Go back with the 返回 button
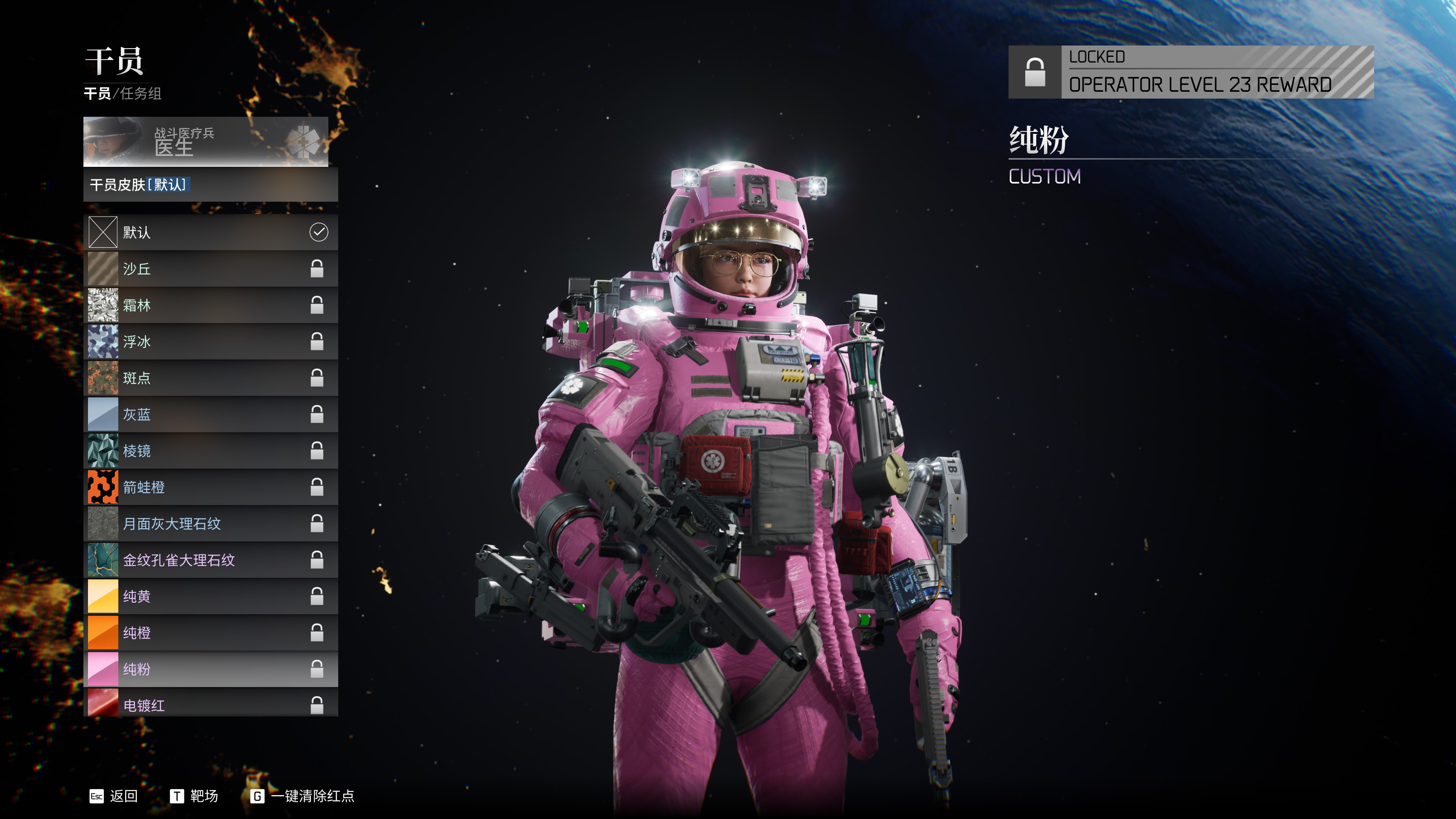Image resolution: width=1456 pixels, height=819 pixels. click(114, 796)
